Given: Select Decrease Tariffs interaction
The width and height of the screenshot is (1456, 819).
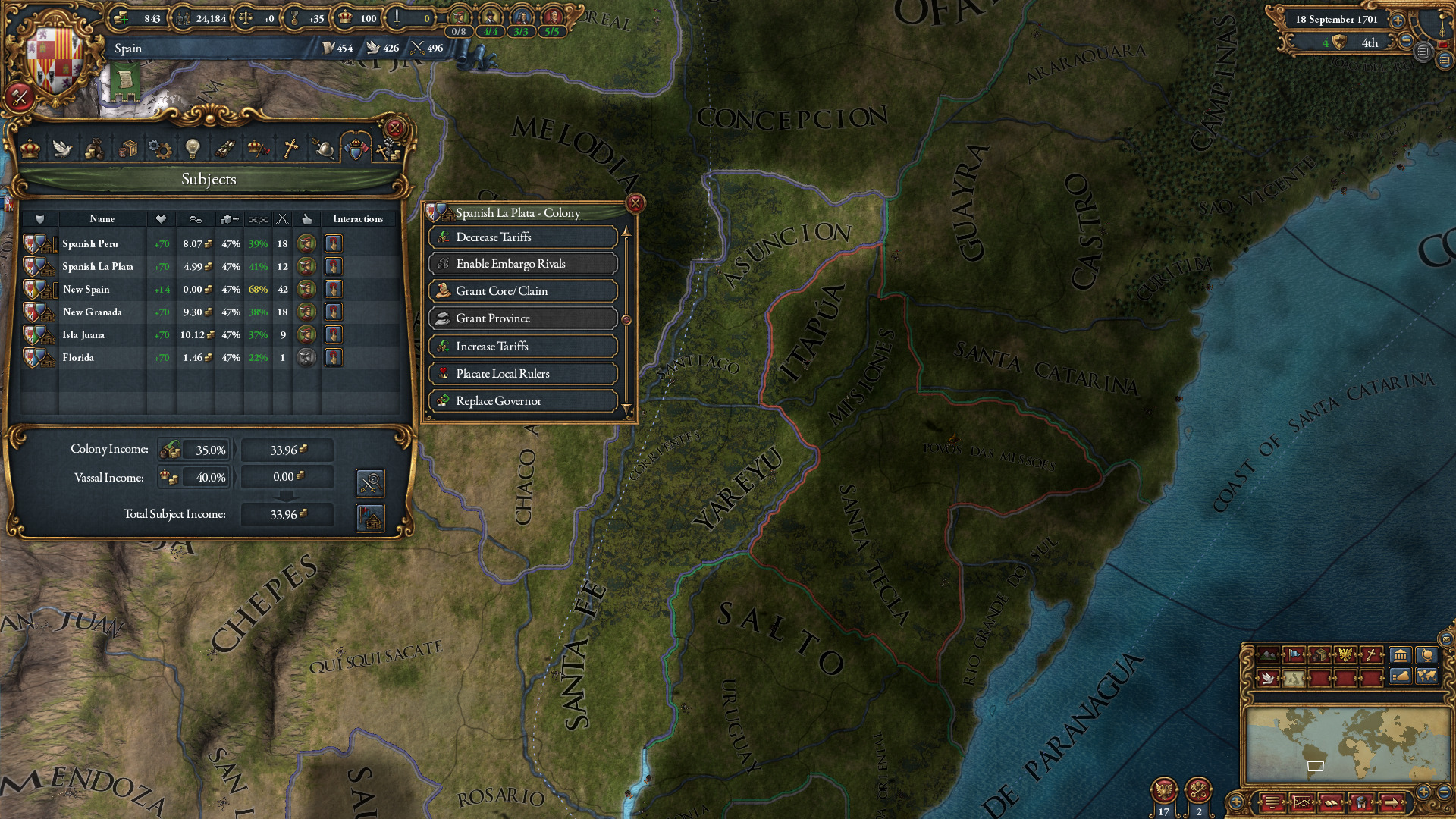Looking at the screenshot, I should click(x=522, y=237).
